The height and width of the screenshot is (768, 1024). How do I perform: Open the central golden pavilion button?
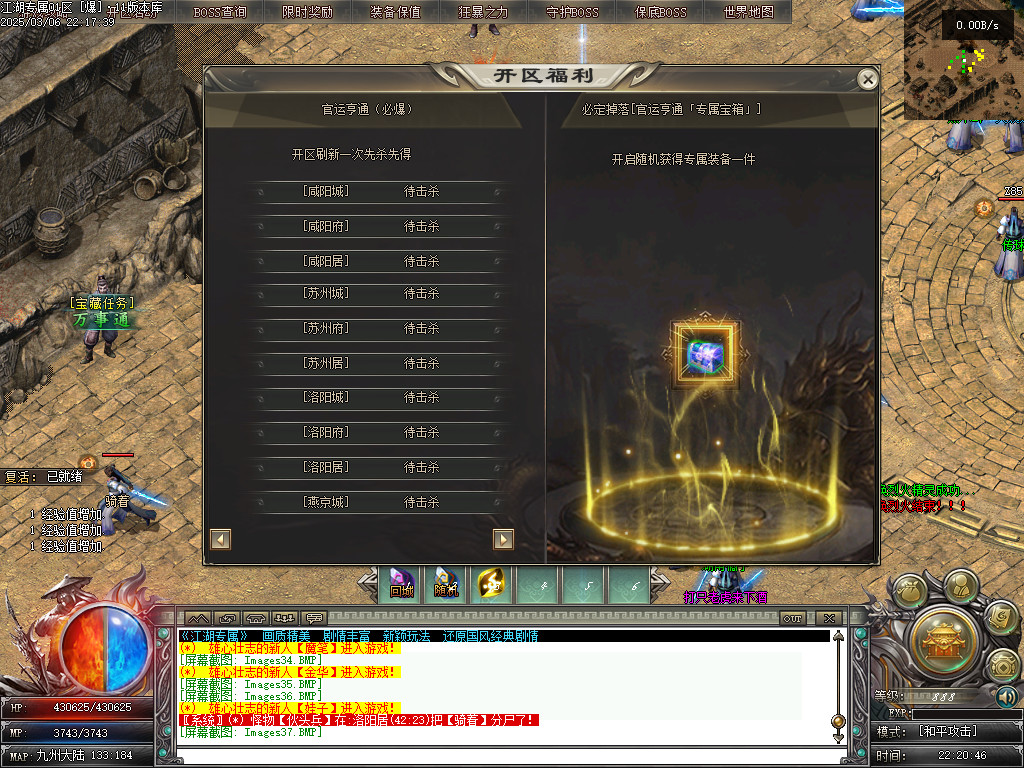click(943, 637)
